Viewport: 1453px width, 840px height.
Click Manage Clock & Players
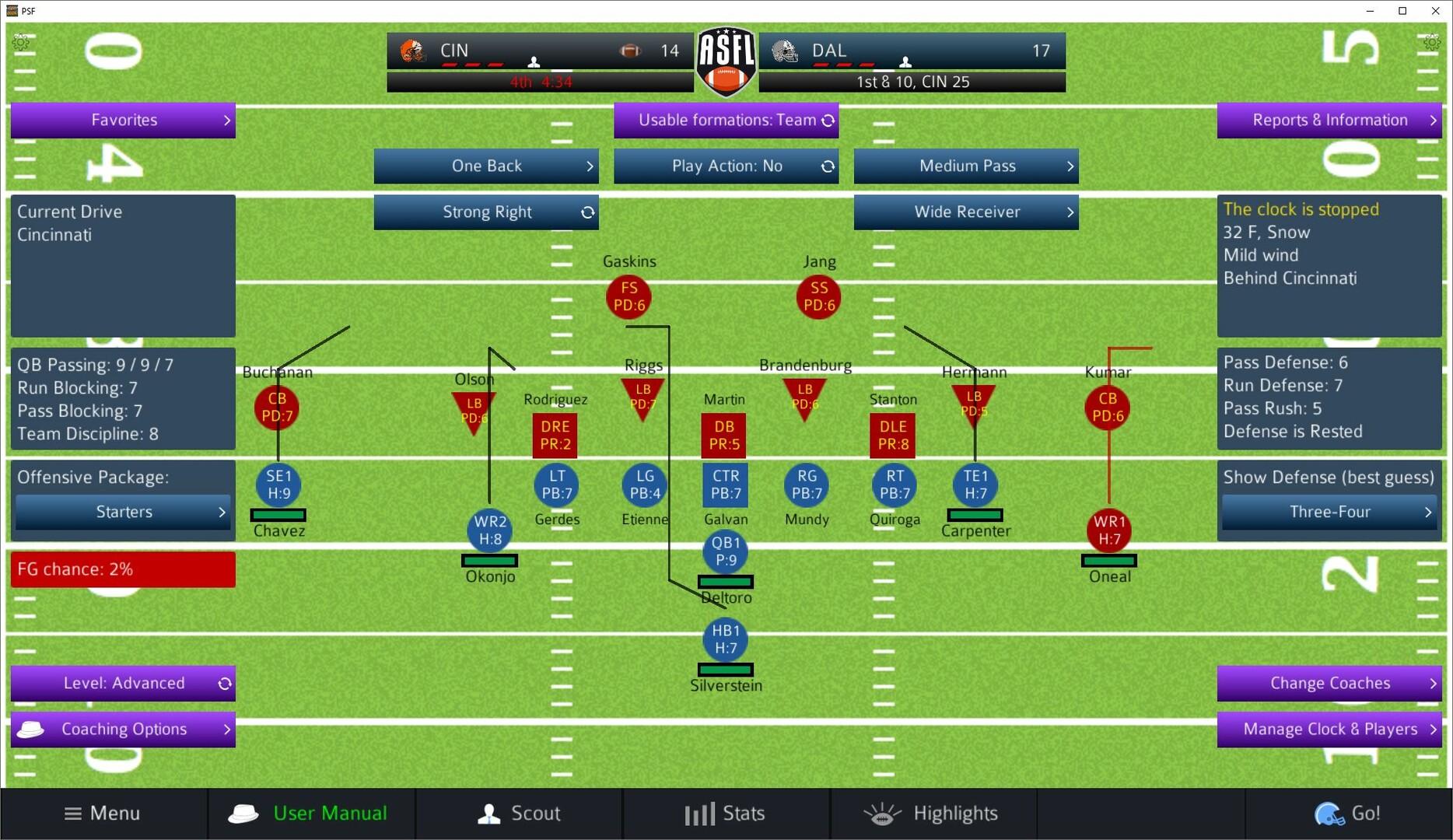1329,730
